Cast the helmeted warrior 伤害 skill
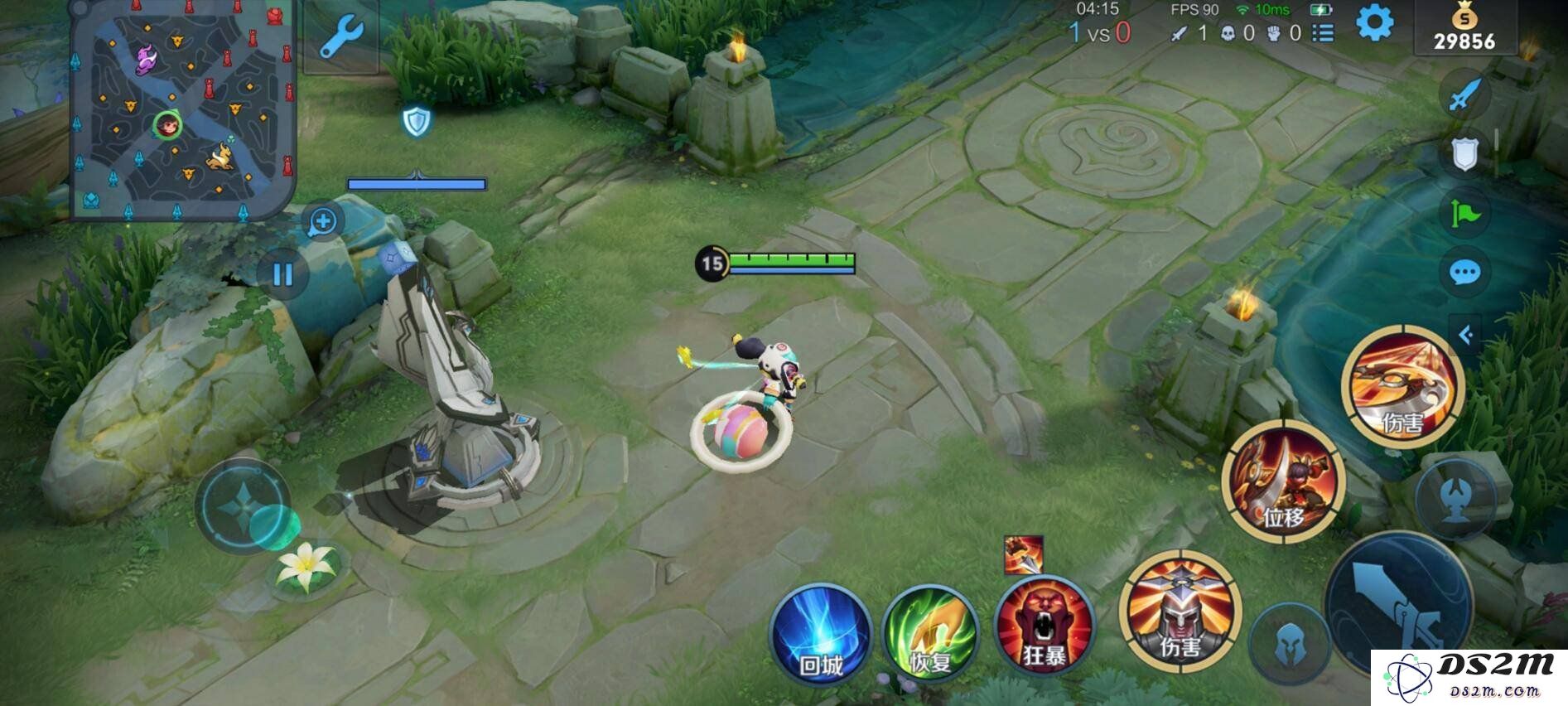 click(1180, 612)
